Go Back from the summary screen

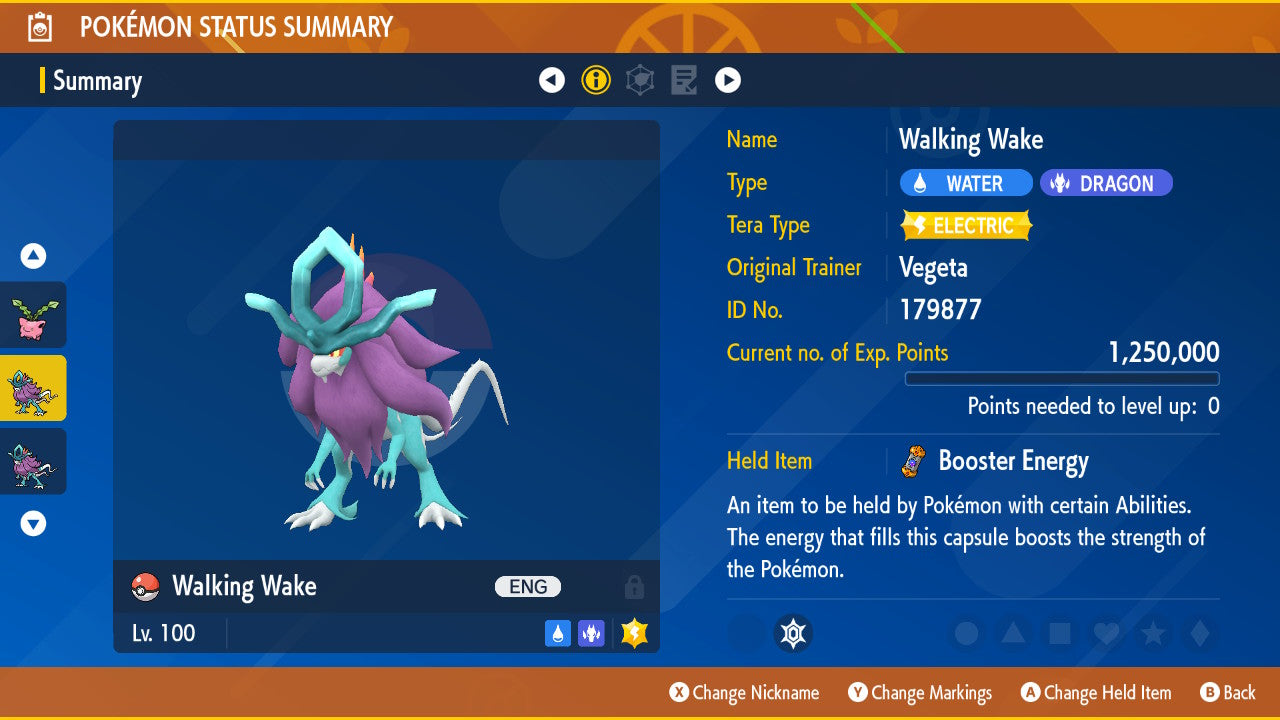(1227, 693)
